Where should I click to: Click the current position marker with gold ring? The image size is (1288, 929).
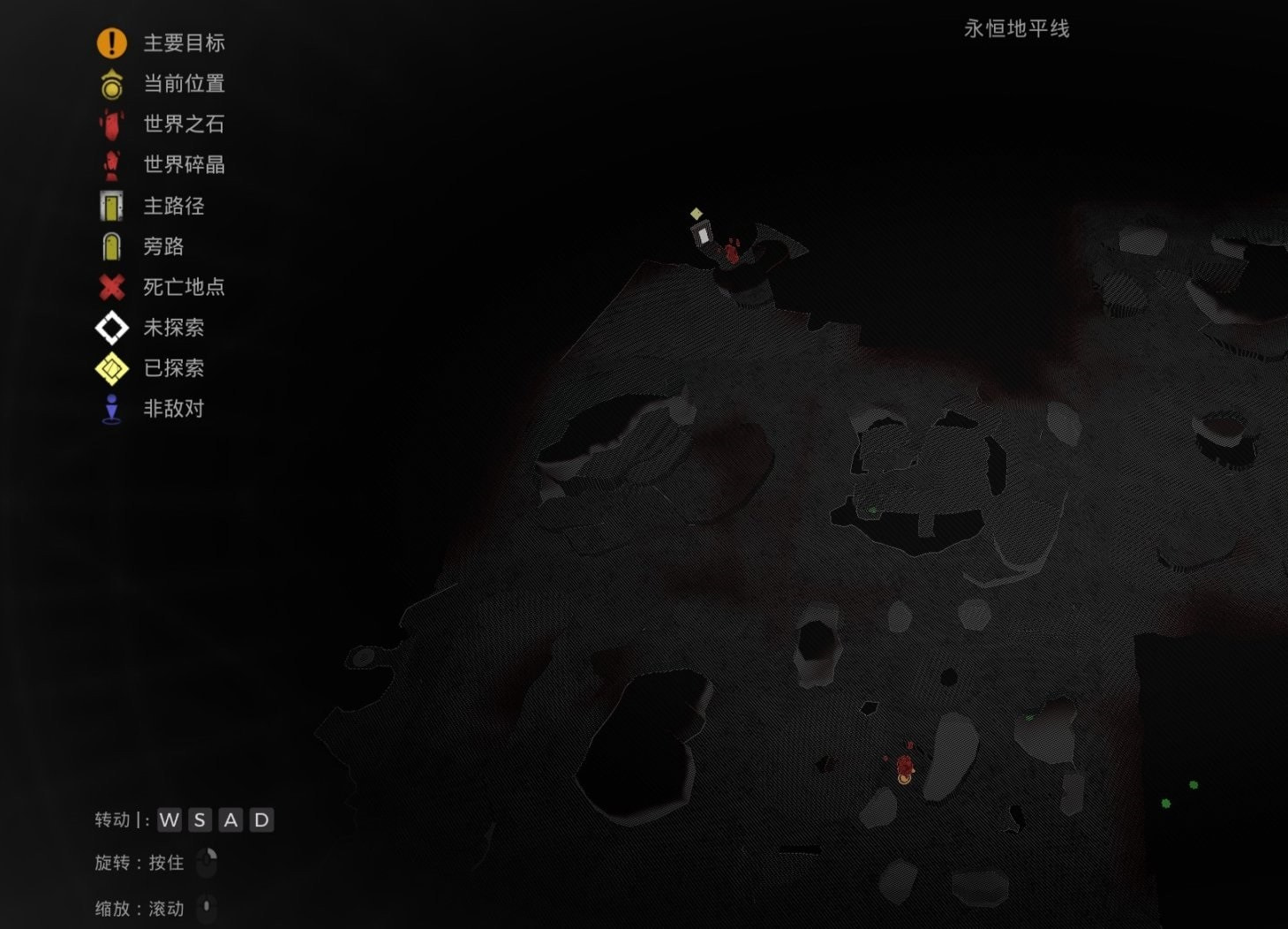(x=904, y=778)
